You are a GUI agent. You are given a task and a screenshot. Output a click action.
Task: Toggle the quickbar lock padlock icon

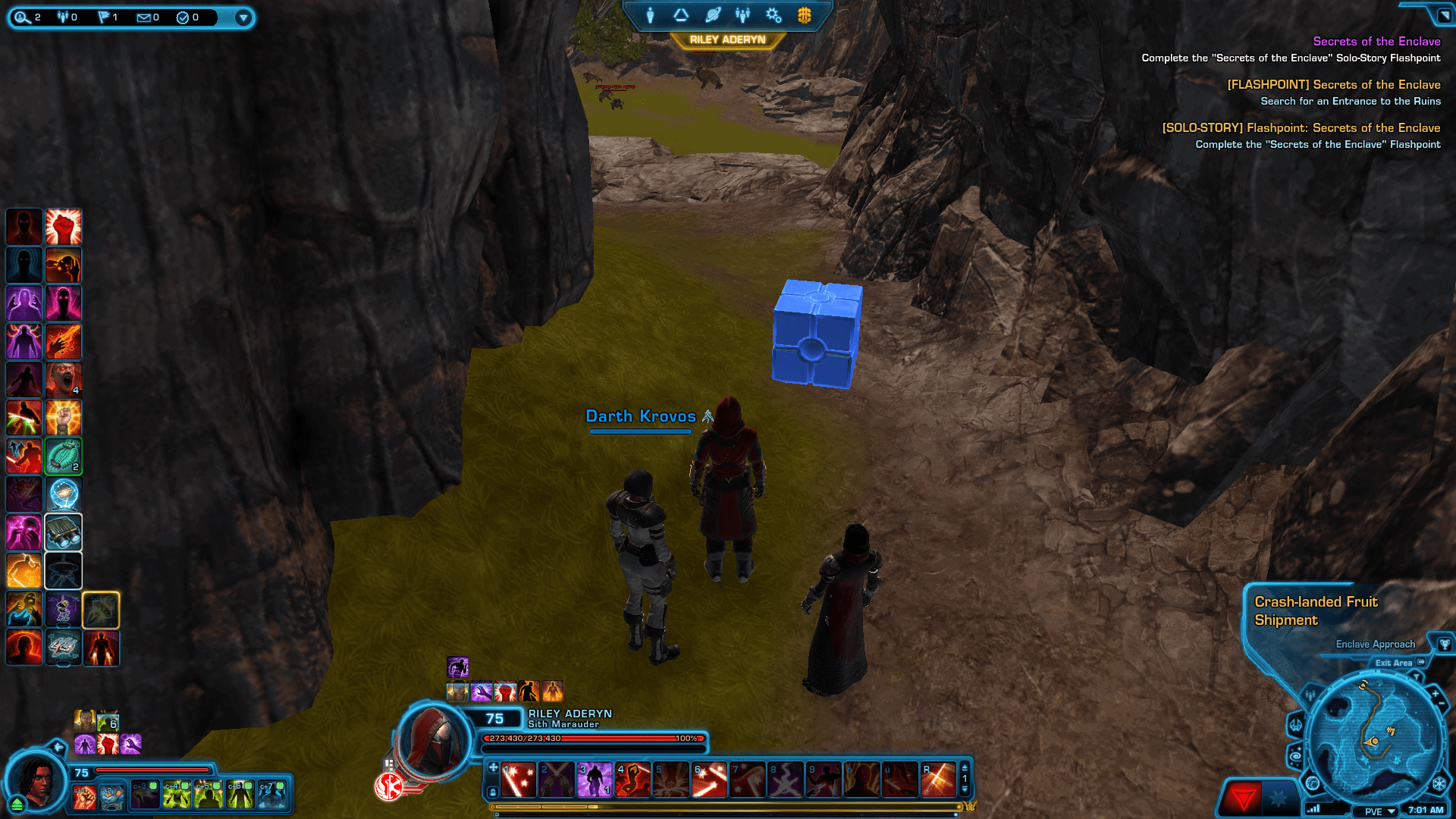point(493,790)
